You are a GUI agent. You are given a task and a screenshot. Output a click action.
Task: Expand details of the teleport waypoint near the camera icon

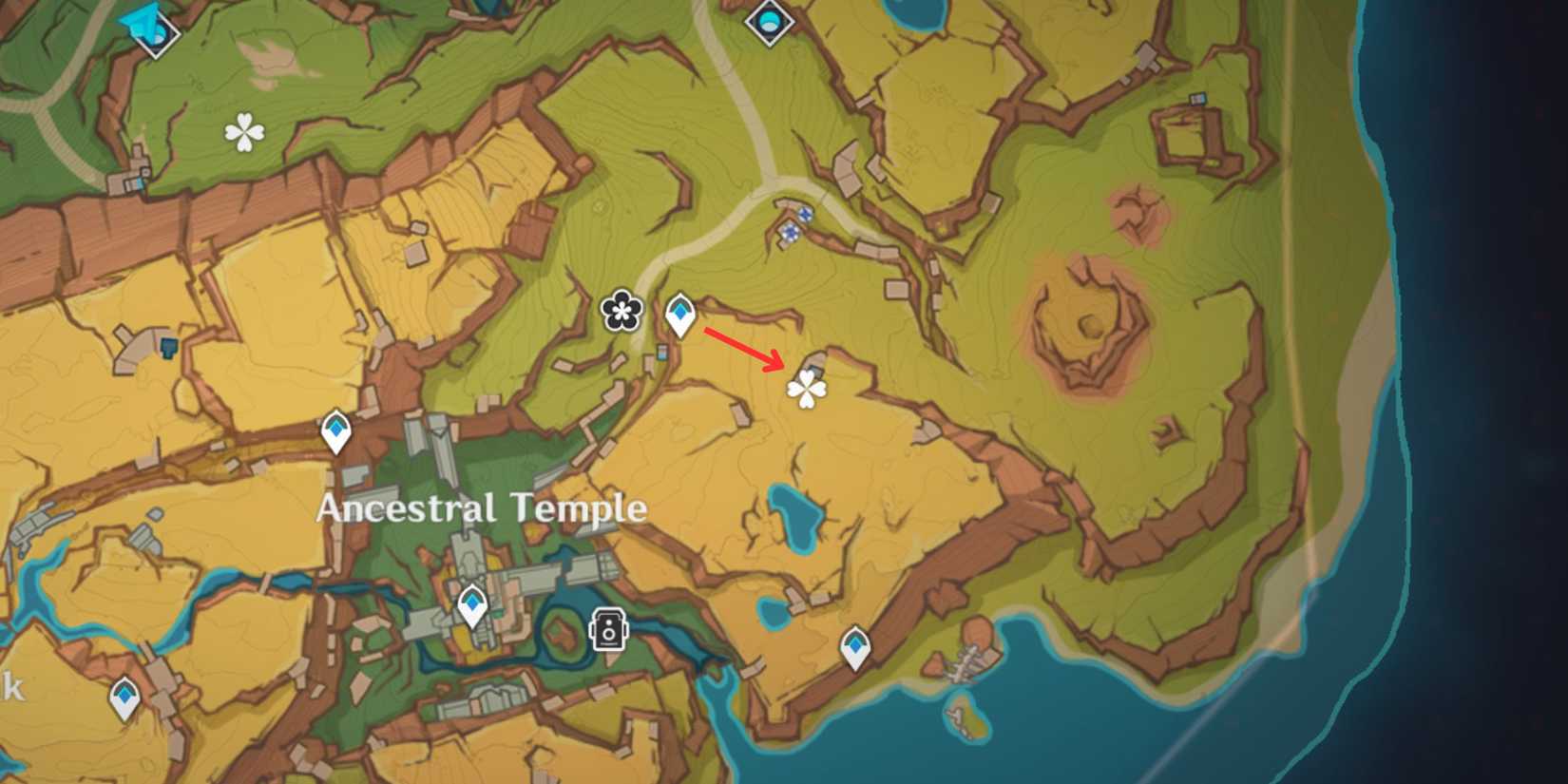(472, 602)
